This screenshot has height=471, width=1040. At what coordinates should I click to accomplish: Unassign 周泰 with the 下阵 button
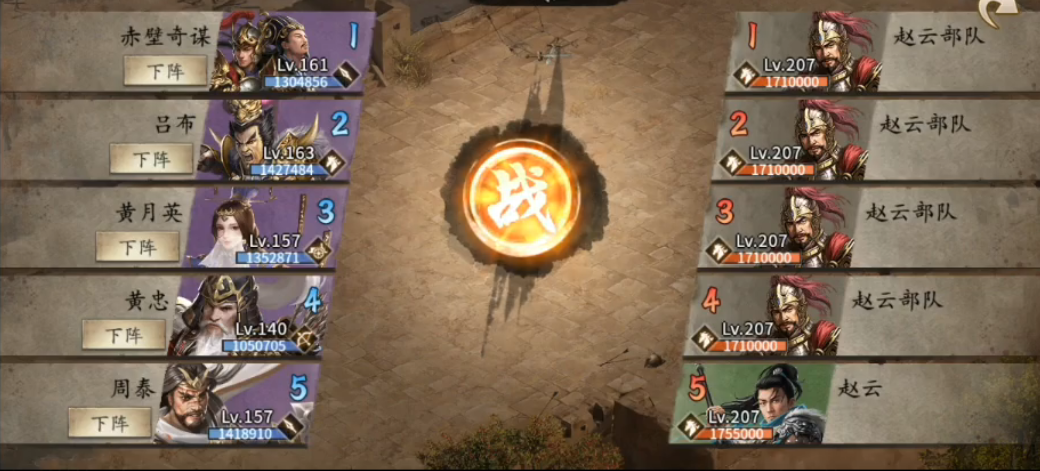pos(110,422)
